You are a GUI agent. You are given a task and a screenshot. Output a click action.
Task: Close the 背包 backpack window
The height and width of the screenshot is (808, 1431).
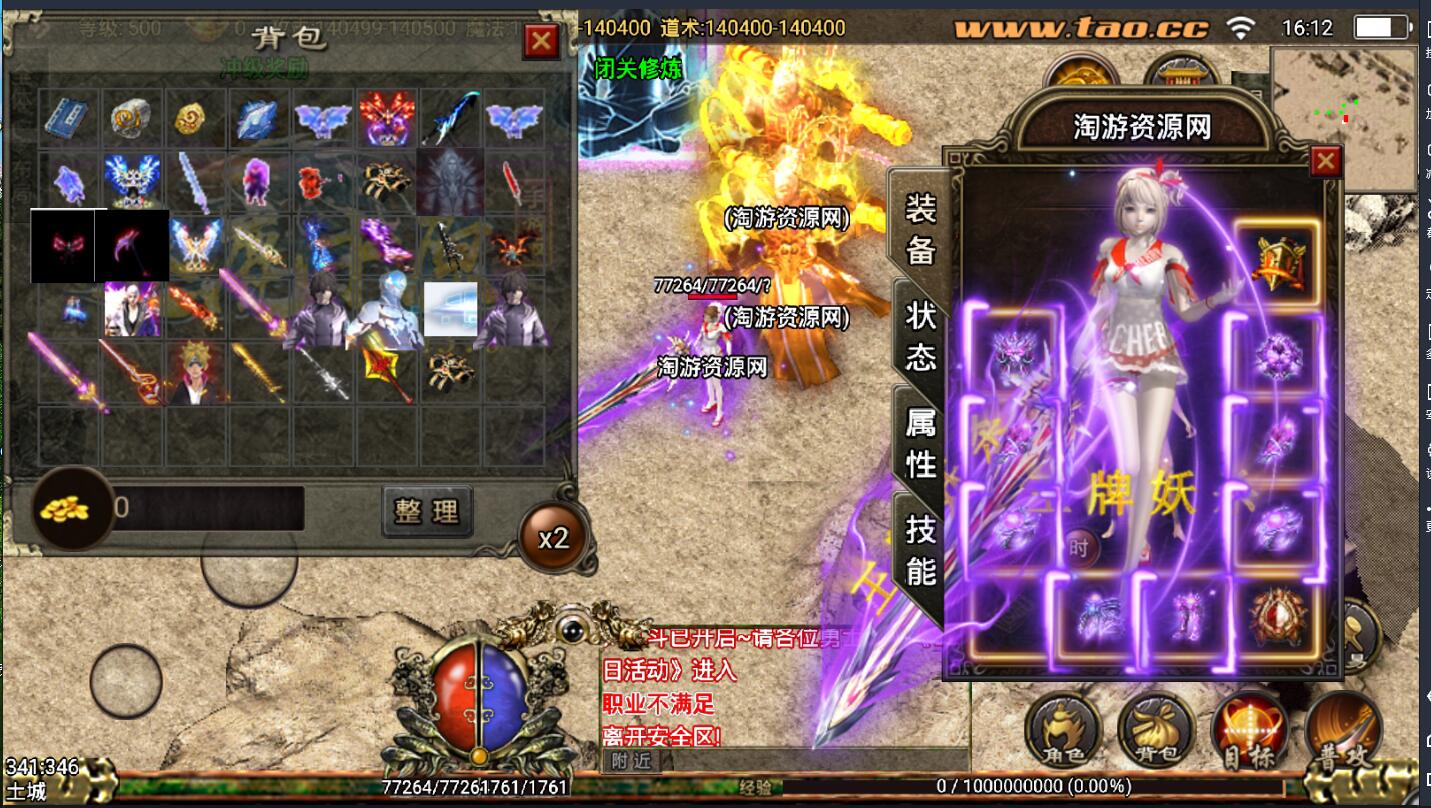point(541,41)
